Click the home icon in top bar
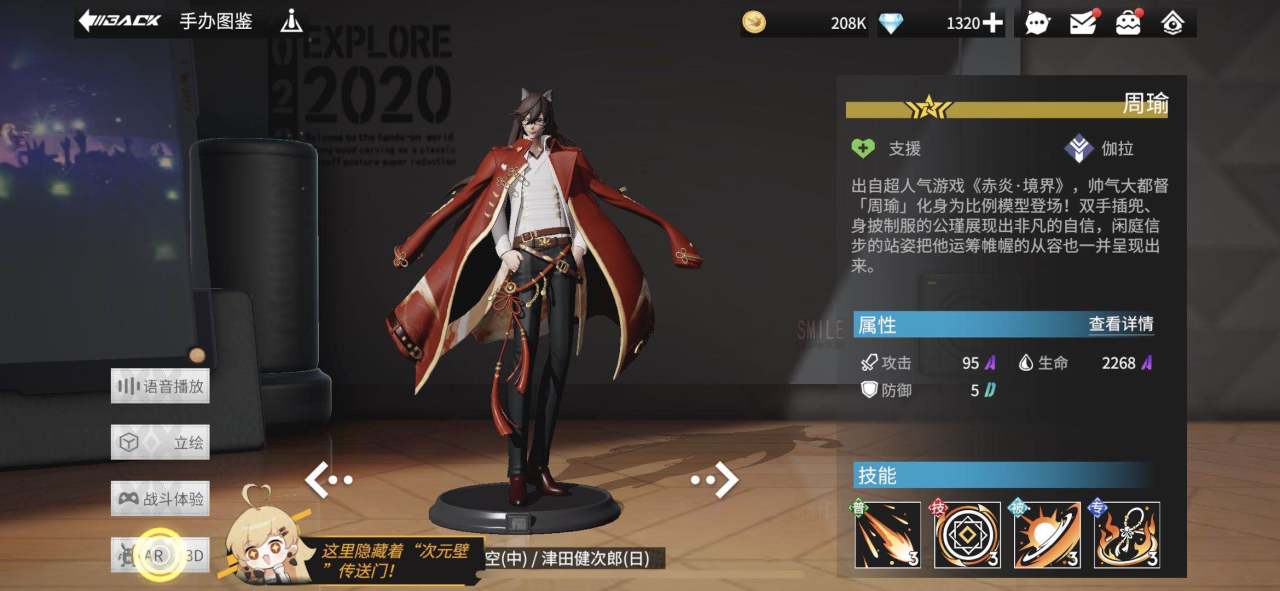1280x591 pixels. (1173, 23)
